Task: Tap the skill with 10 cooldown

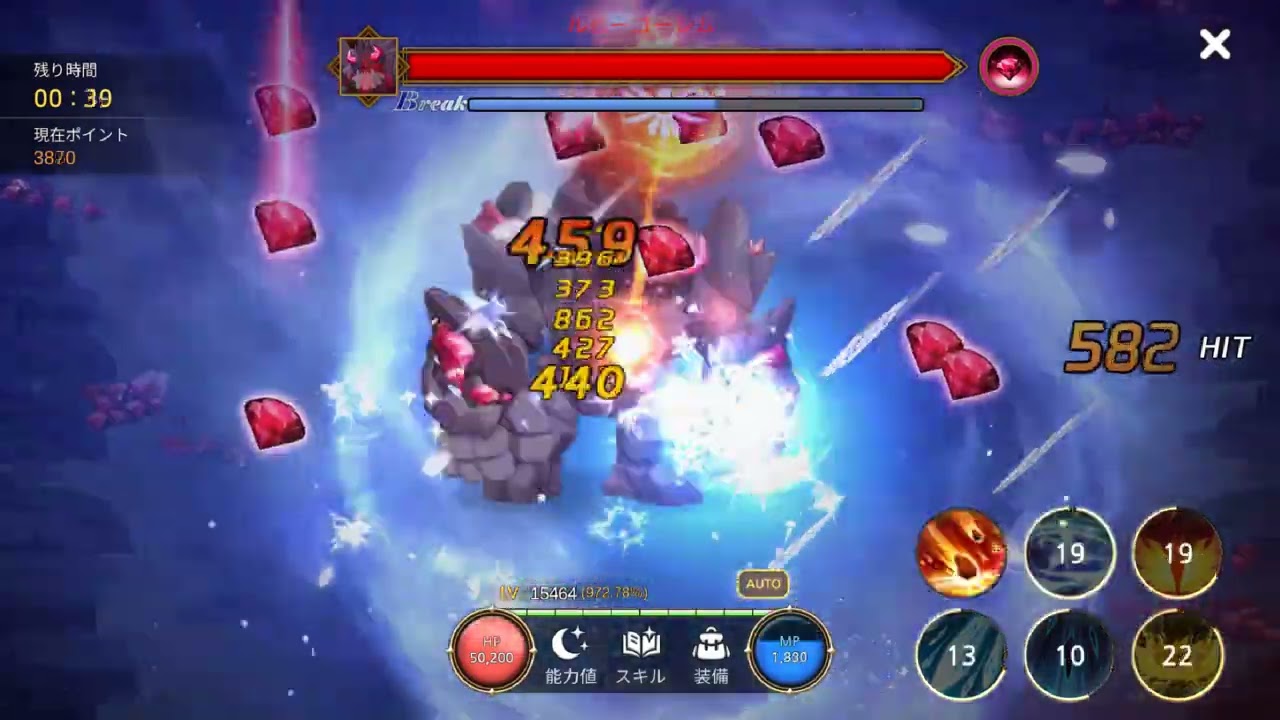Action: (1070, 655)
